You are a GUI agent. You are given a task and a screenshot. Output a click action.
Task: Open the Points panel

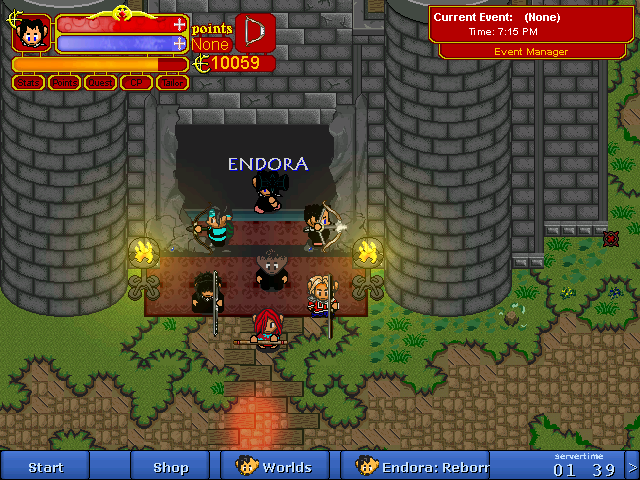coord(65,83)
